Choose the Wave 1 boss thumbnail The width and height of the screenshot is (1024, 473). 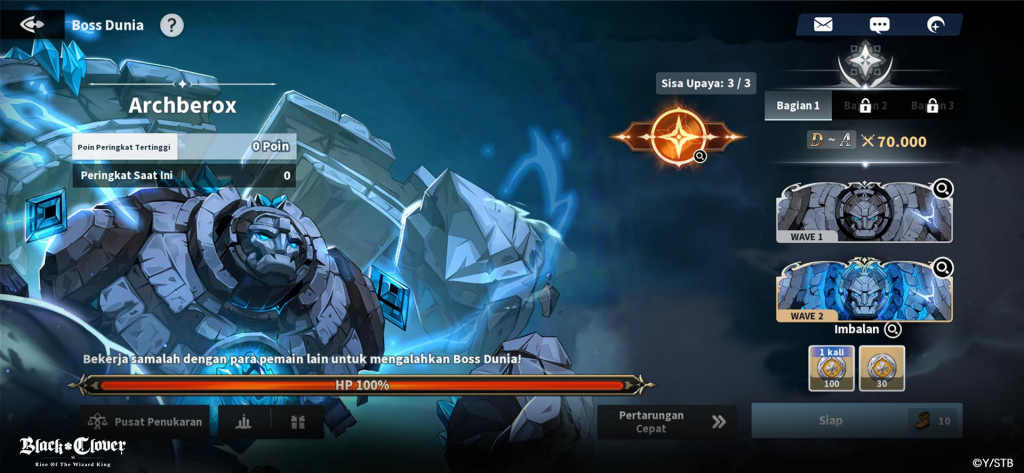click(x=862, y=212)
